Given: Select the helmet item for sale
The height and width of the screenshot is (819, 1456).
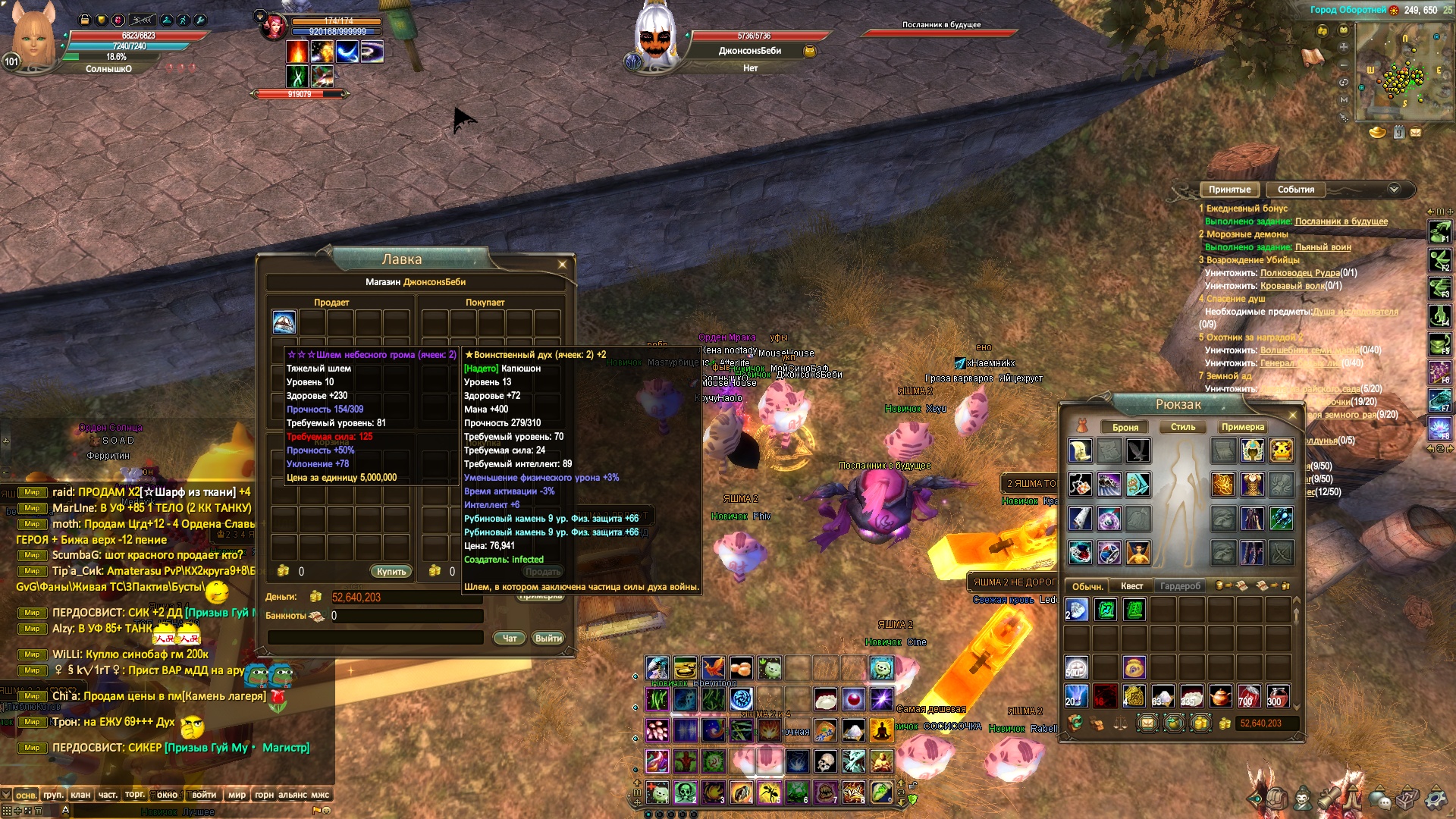Looking at the screenshot, I should (x=284, y=322).
